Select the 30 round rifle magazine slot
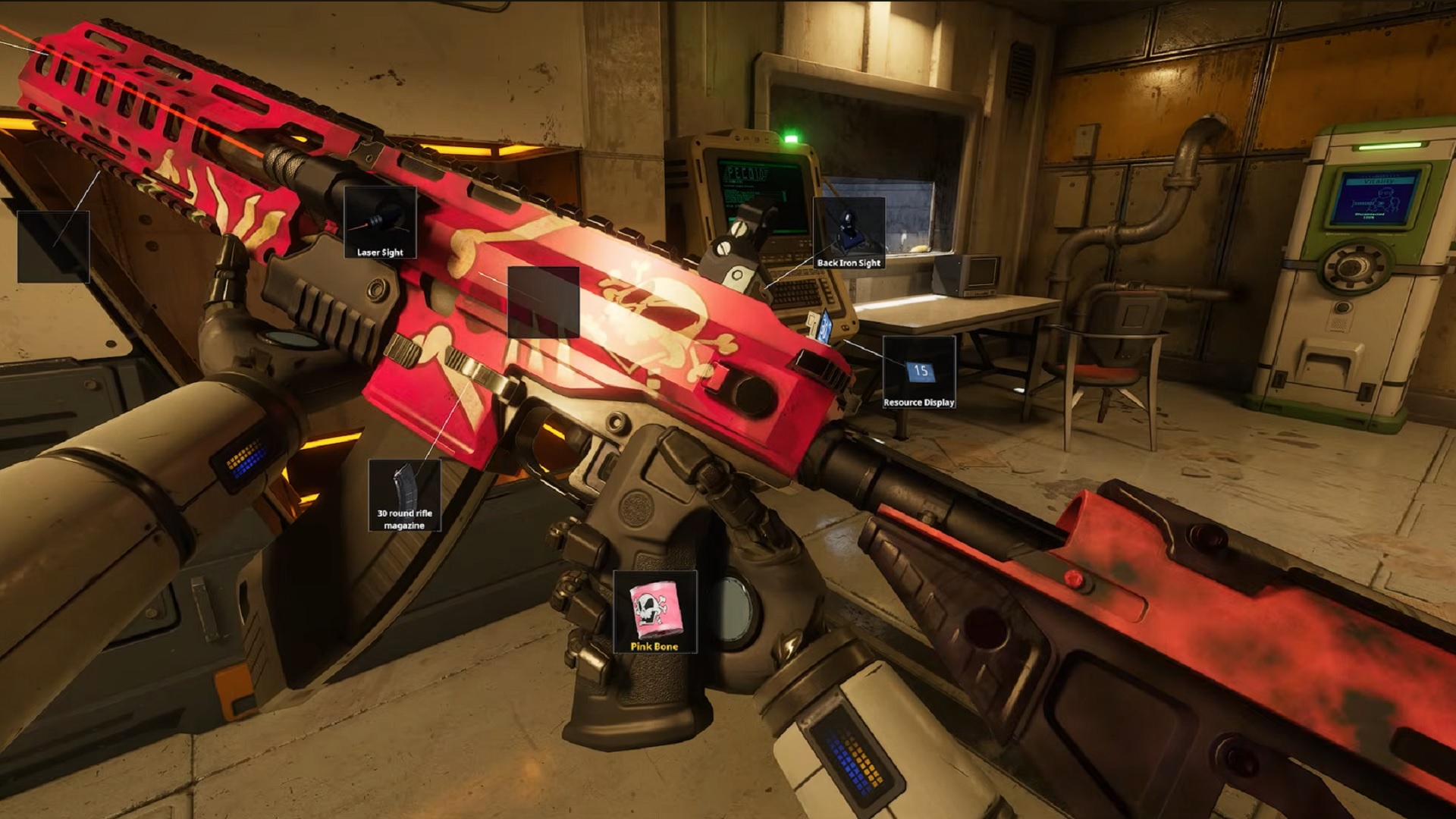1456x819 pixels. [404, 495]
